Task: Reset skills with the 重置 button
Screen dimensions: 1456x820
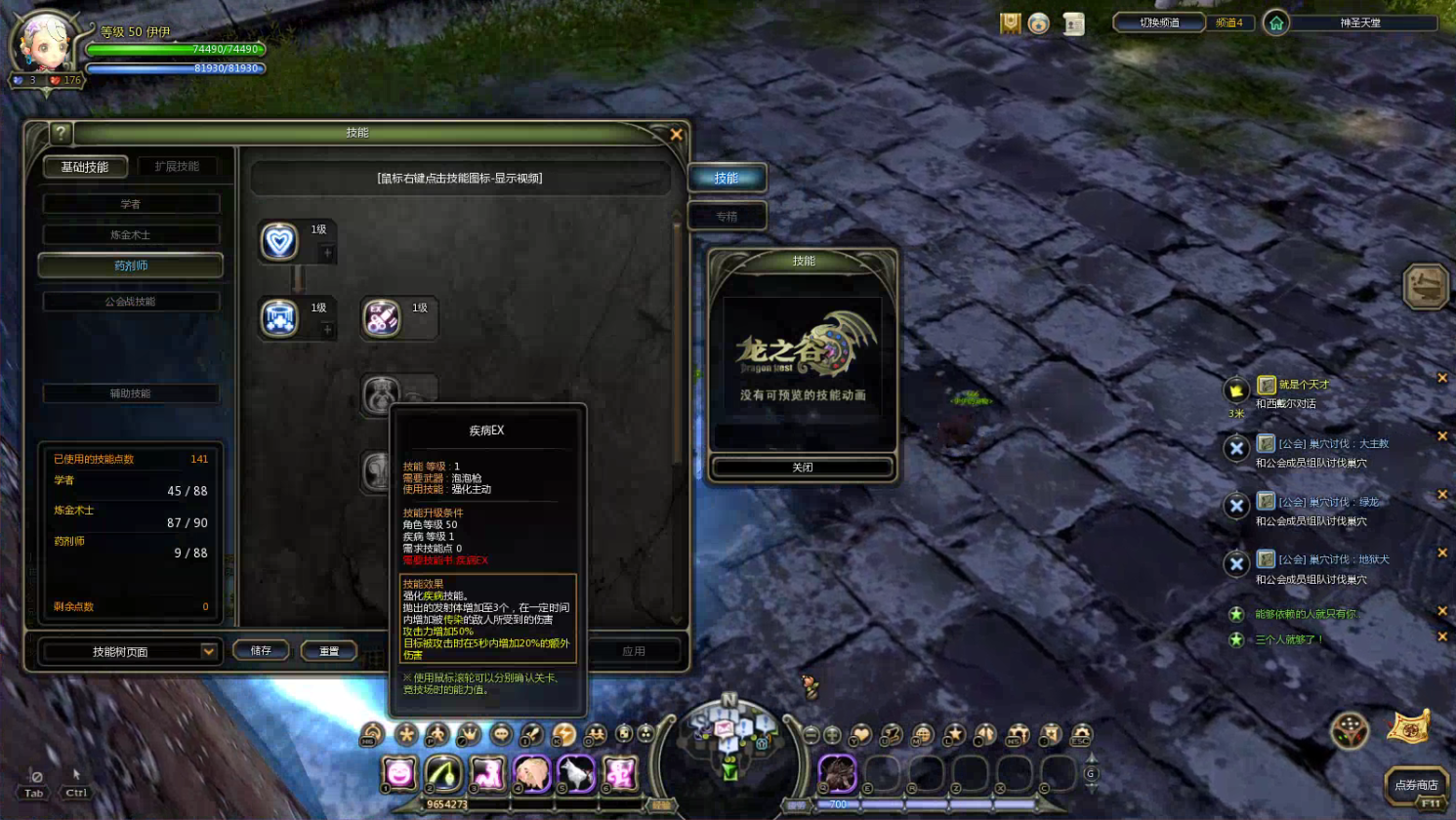Action: click(329, 651)
